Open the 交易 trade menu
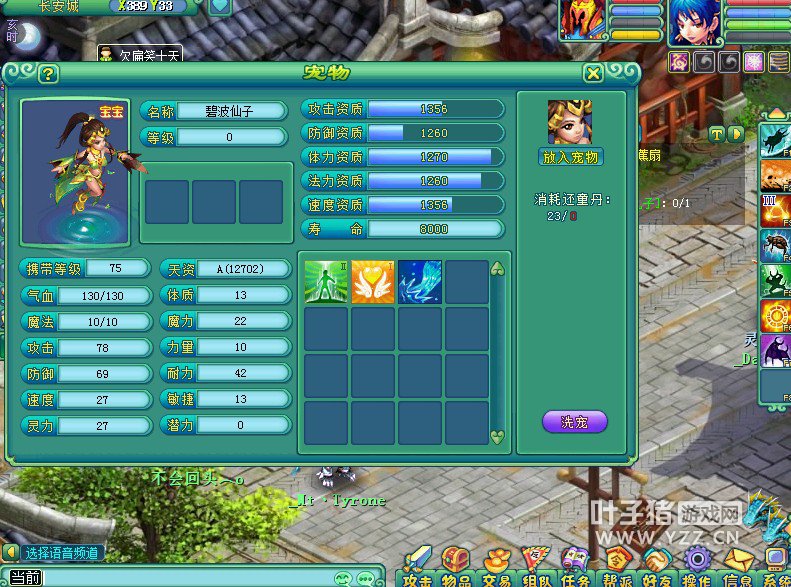Image resolution: width=791 pixels, height=587 pixels. (496, 567)
